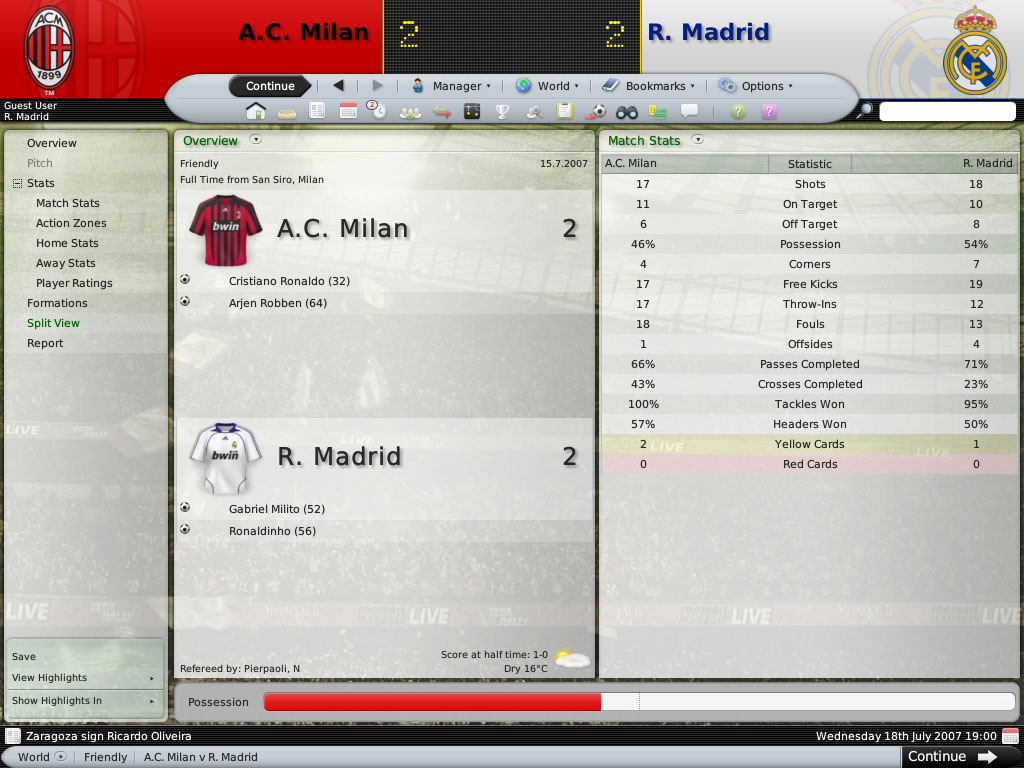Open the World dropdown menu
1024x768 pixels.
coord(544,86)
